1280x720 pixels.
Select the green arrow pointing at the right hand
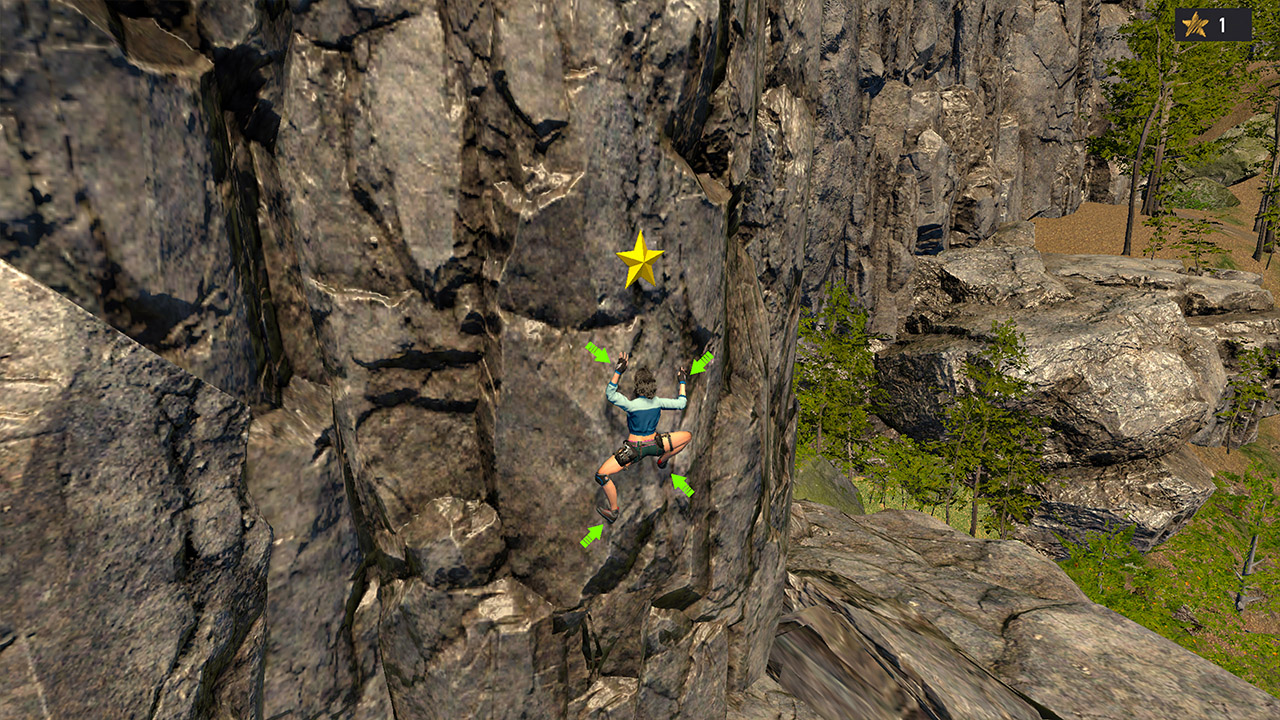coord(700,362)
